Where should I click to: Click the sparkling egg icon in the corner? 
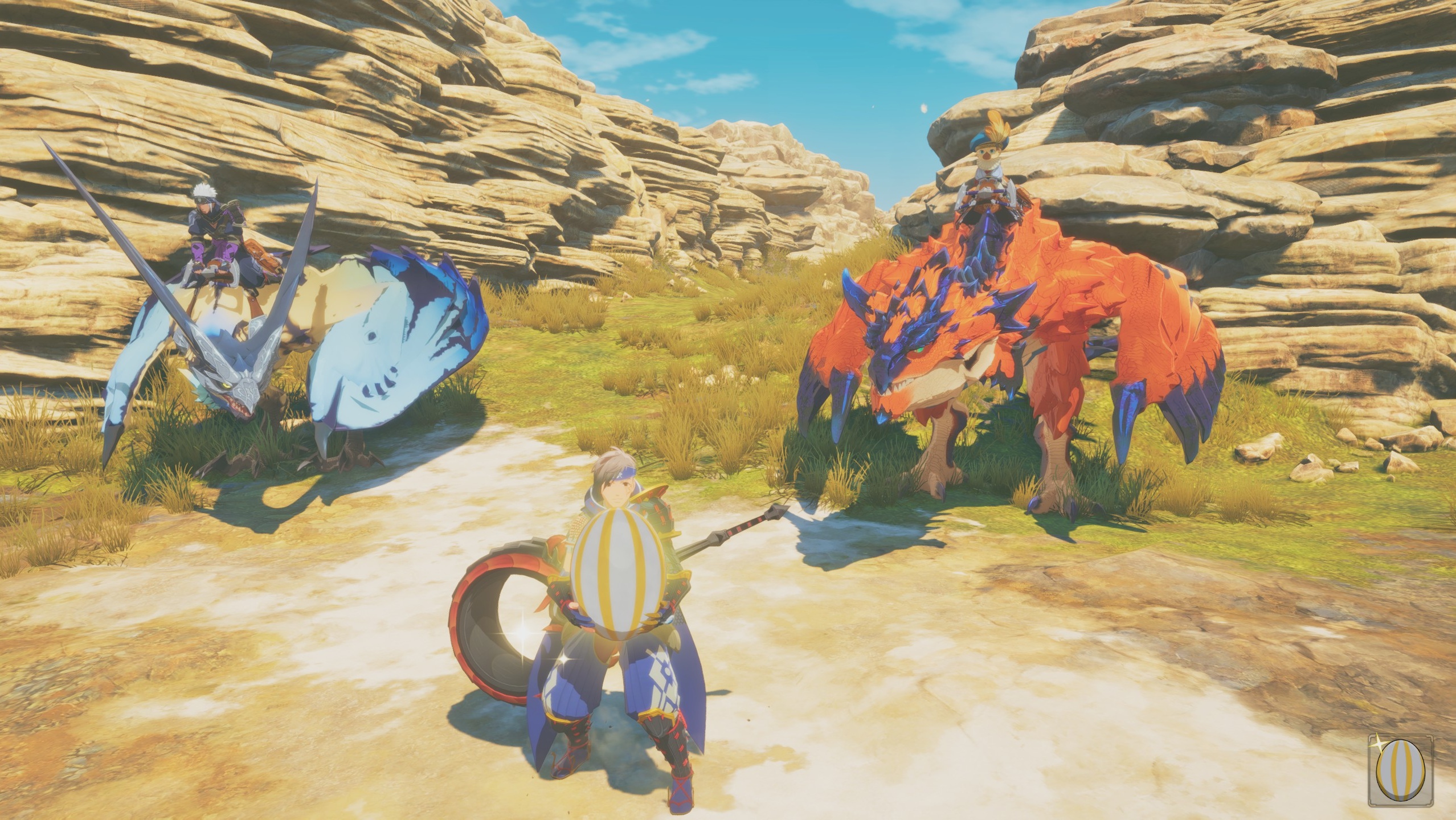pyautogui.click(x=1401, y=772)
